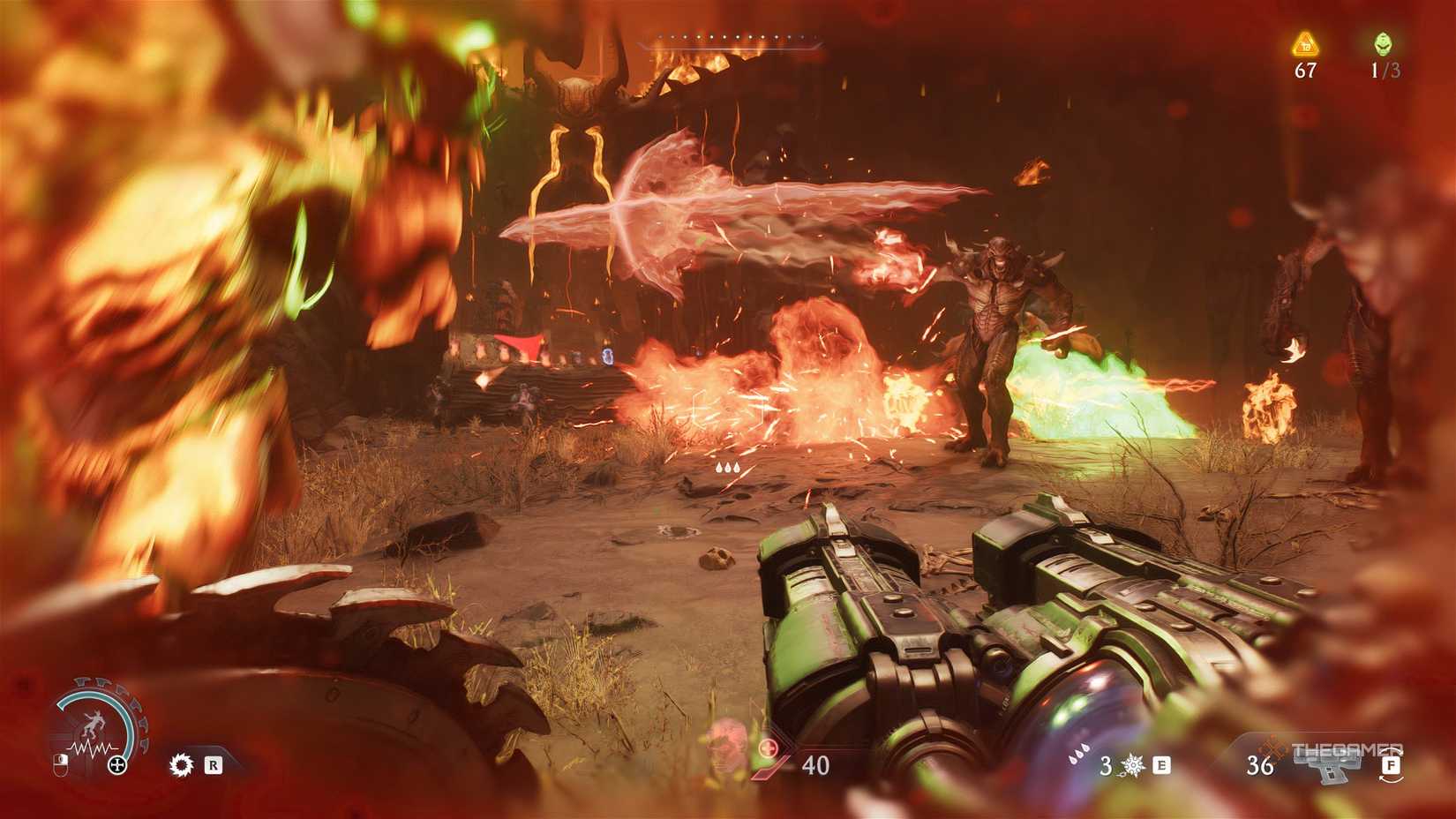
Task: Click the sprinting Slayer figure in the dash gauge
Action: [x=95, y=723]
